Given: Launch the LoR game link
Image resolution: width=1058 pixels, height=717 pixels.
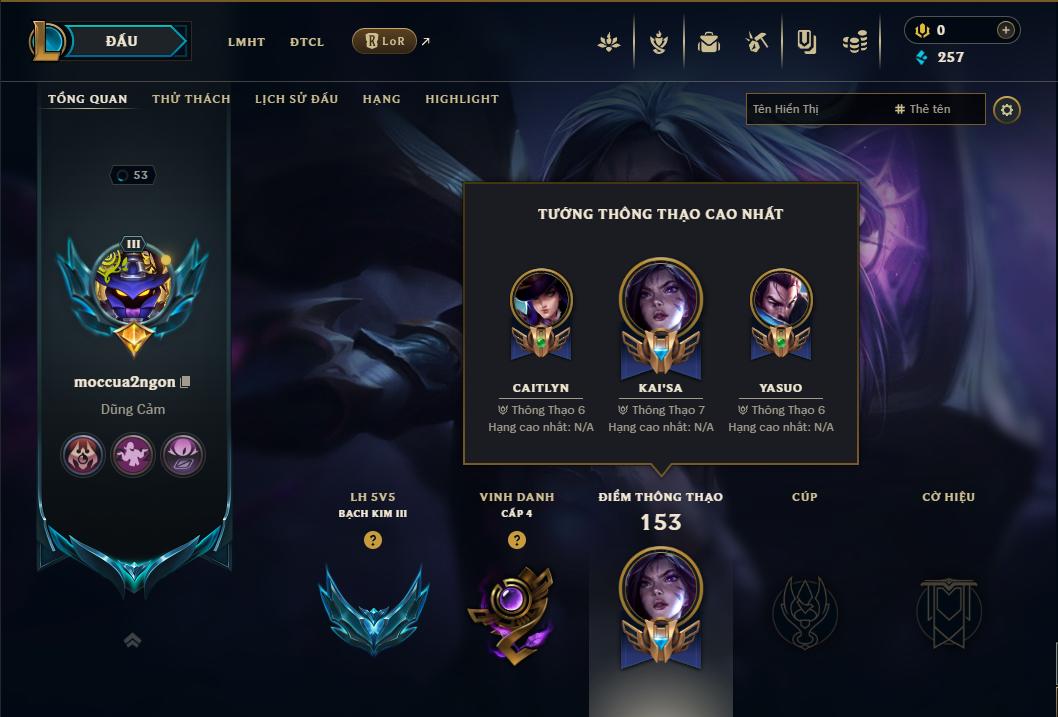Looking at the screenshot, I should (385, 41).
